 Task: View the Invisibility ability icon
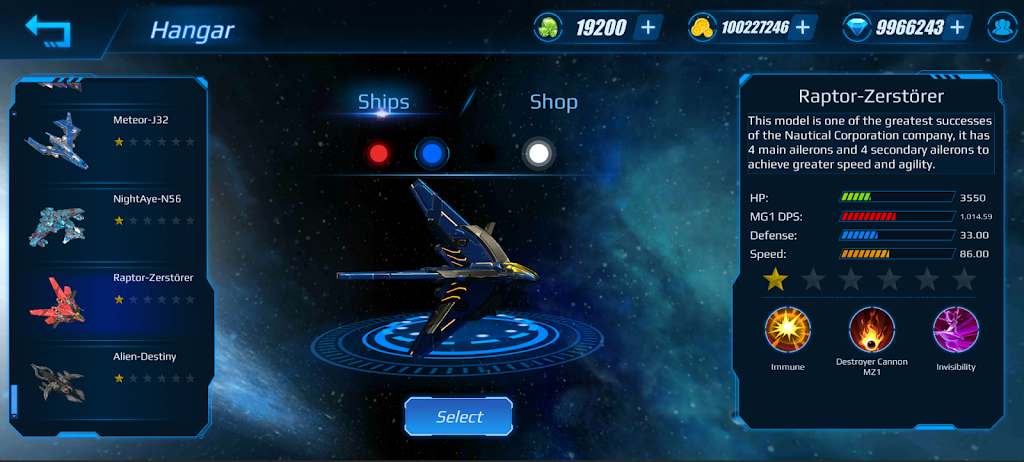(x=955, y=330)
